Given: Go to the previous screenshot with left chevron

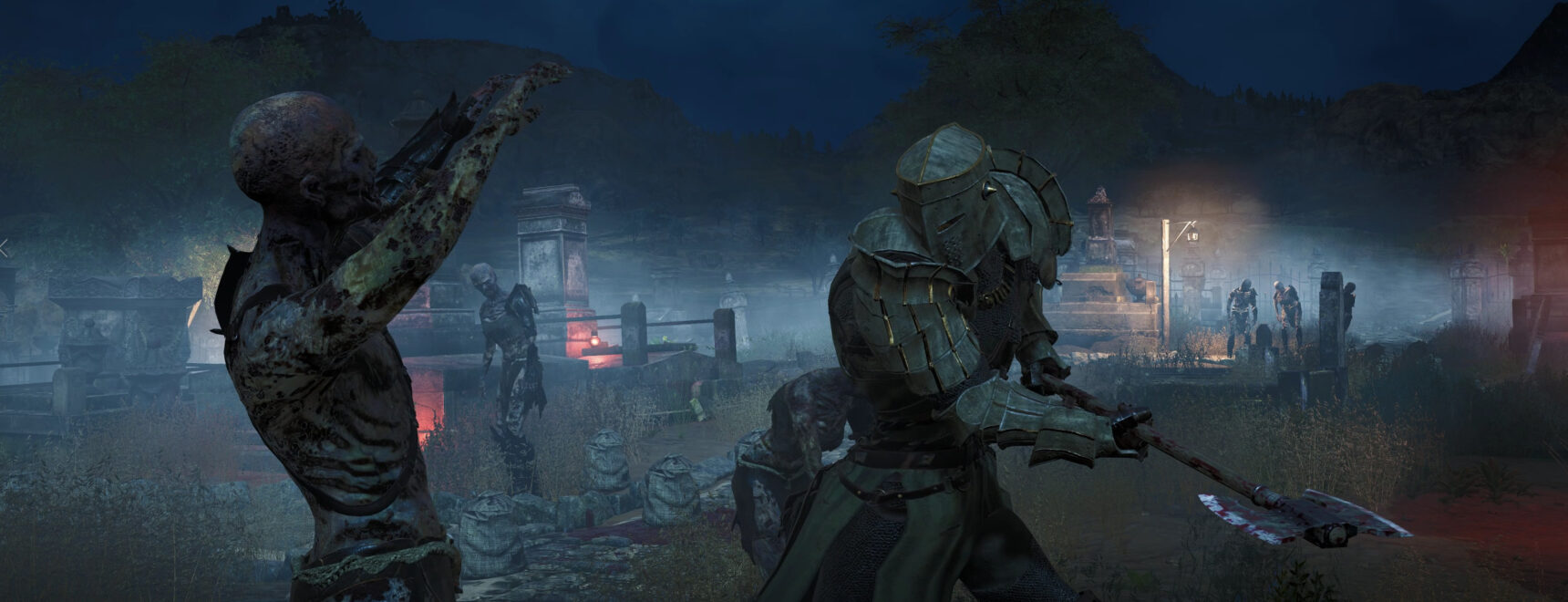Looking at the screenshot, I should click(x=4, y=247).
